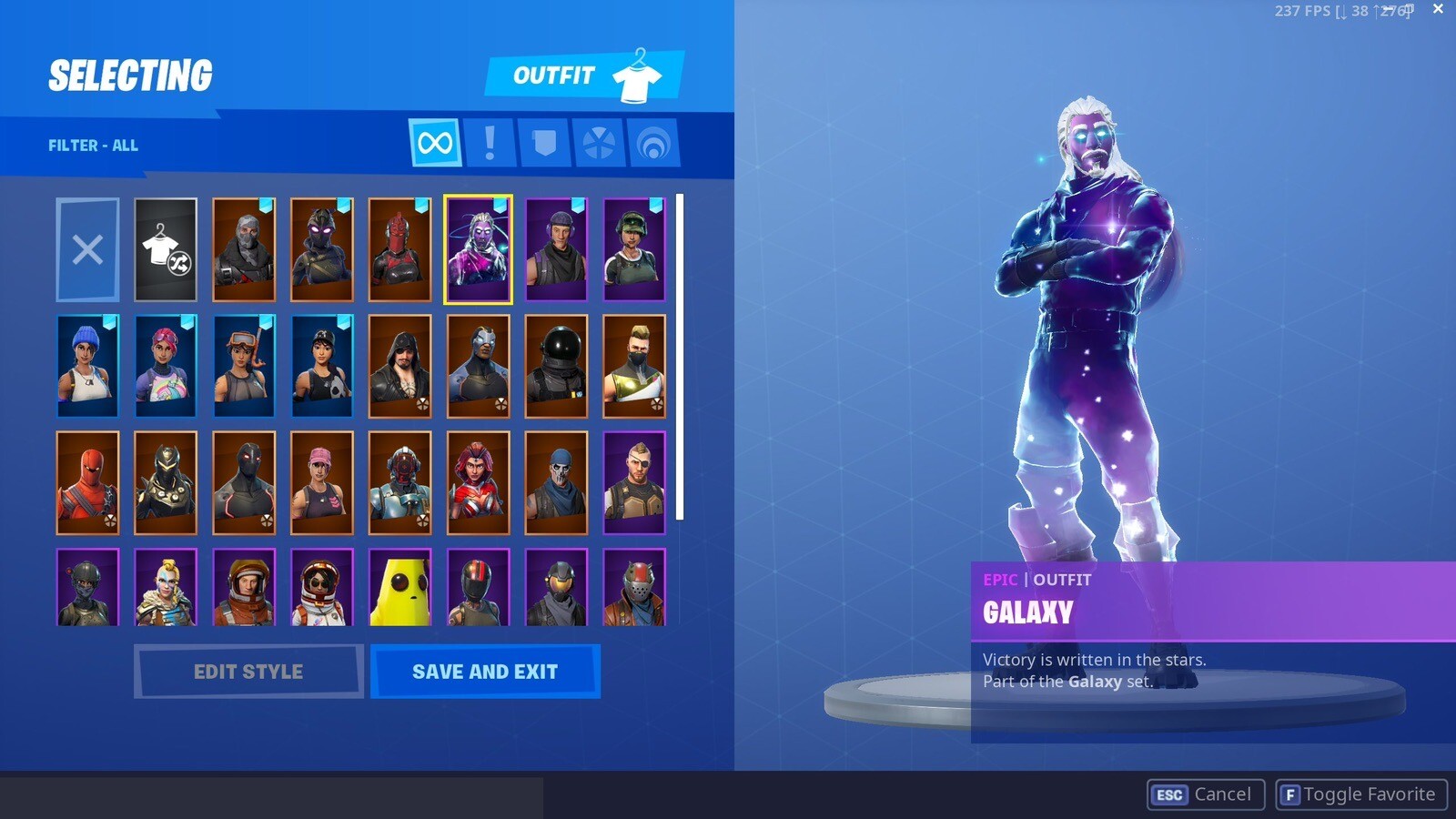Click the concentric circles filter icon
Screen dimensions: 1456x819
click(x=656, y=144)
